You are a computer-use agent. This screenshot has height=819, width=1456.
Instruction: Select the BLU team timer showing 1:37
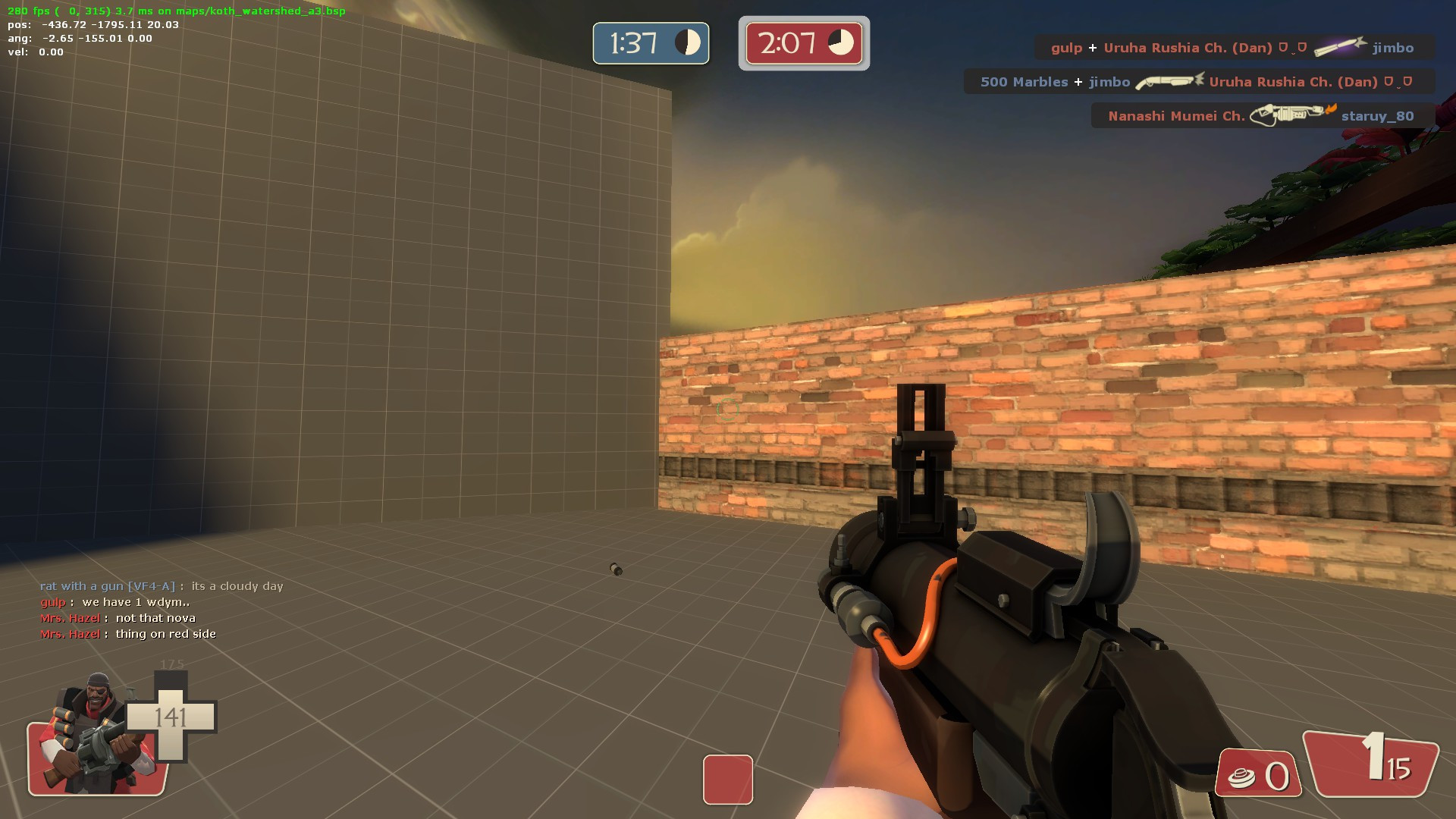click(650, 43)
